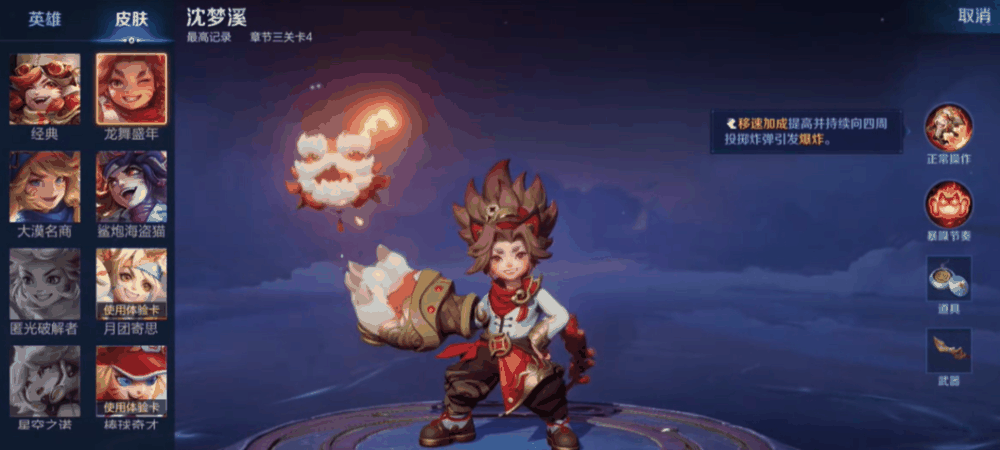Image resolution: width=1000 pixels, height=450 pixels.
Task: Switch to the 英雄 (Heroes) tab
Action: (44, 19)
